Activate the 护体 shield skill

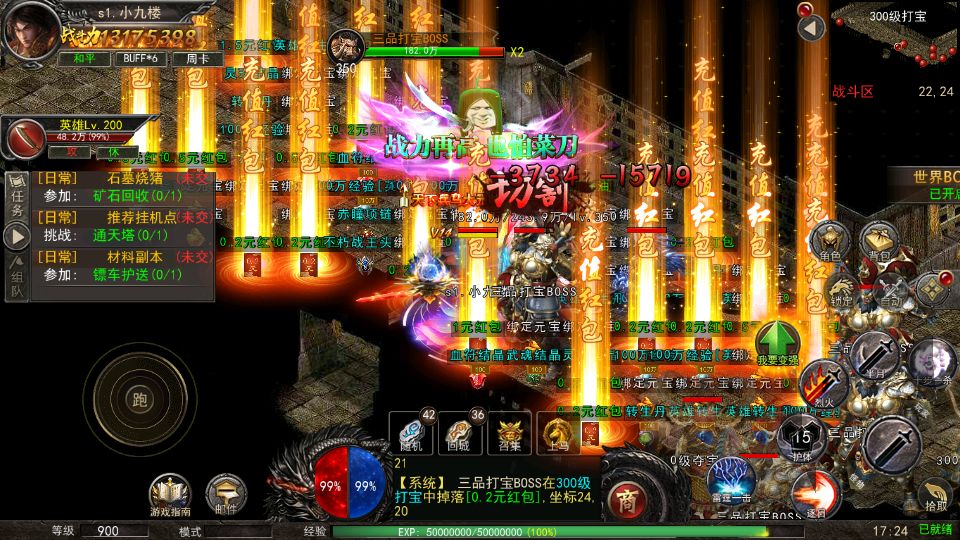click(x=802, y=440)
